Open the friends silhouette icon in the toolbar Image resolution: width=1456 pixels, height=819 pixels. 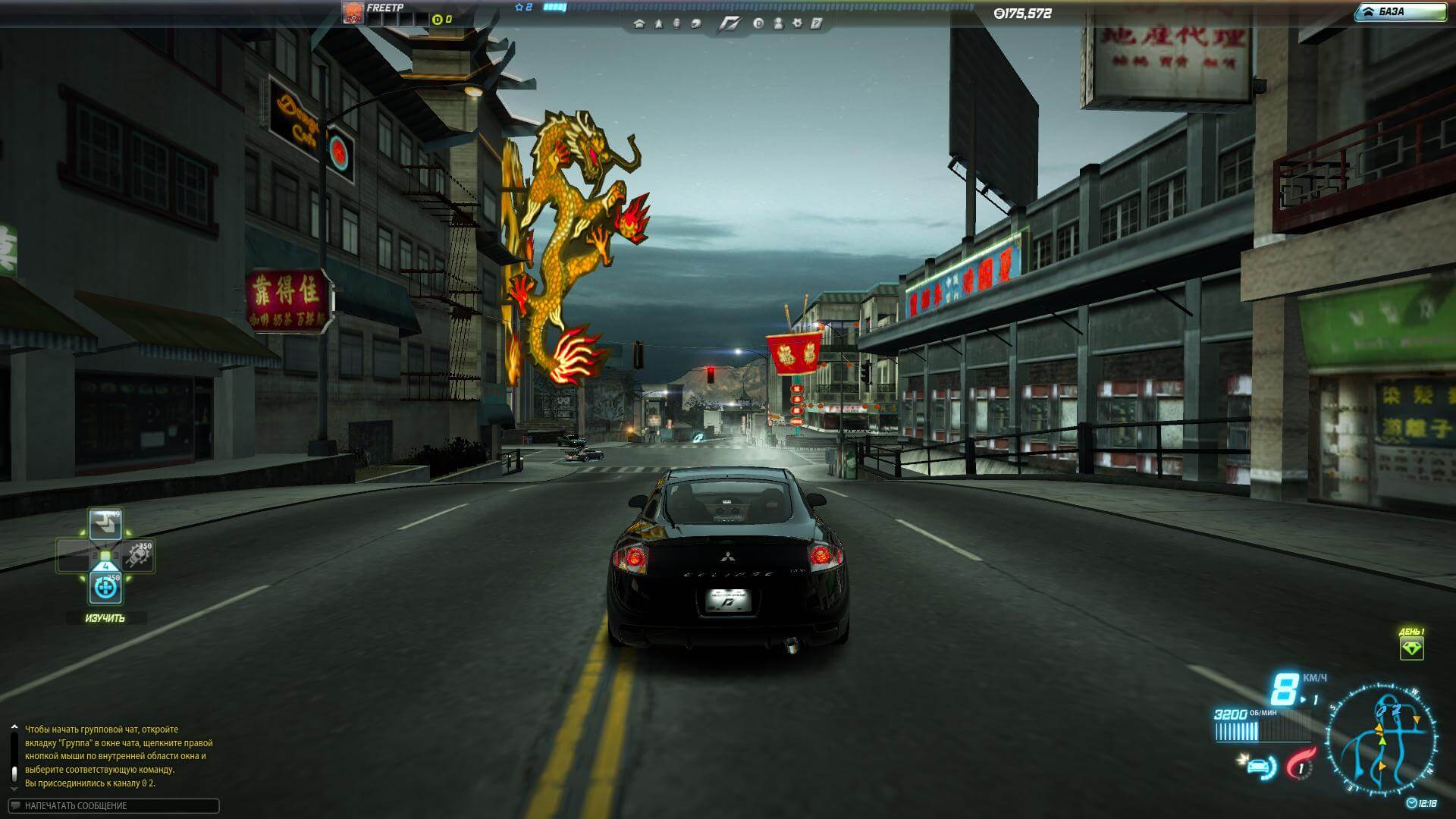pyautogui.click(x=778, y=24)
